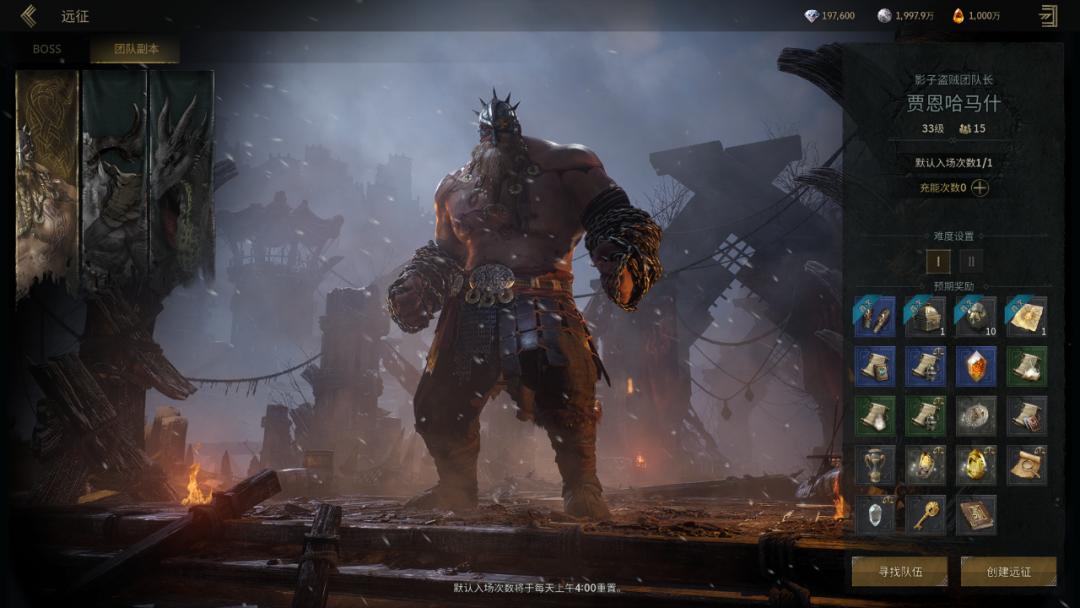Go back using the top-left arrow
The width and height of the screenshot is (1080, 608).
tap(28, 15)
